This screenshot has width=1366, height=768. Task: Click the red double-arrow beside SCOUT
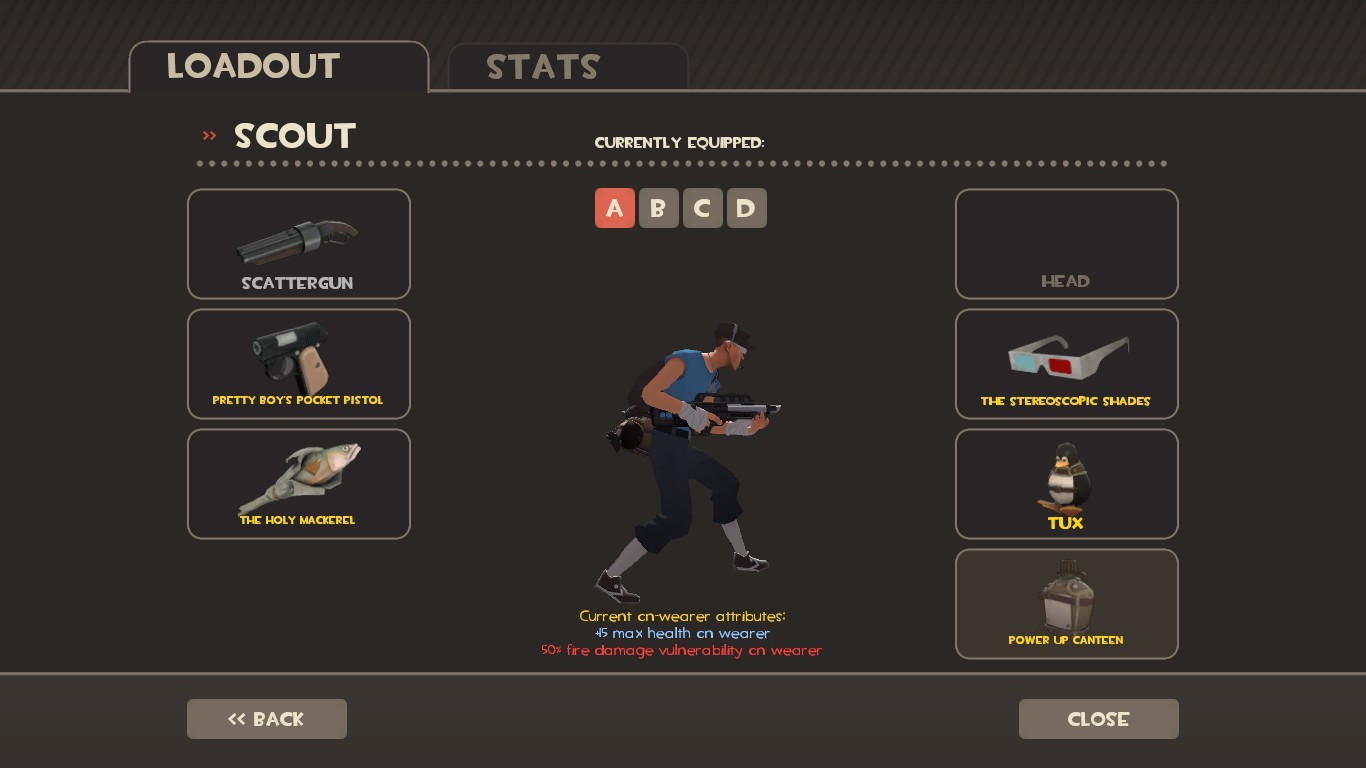pyautogui.click(x=209, y=135)
